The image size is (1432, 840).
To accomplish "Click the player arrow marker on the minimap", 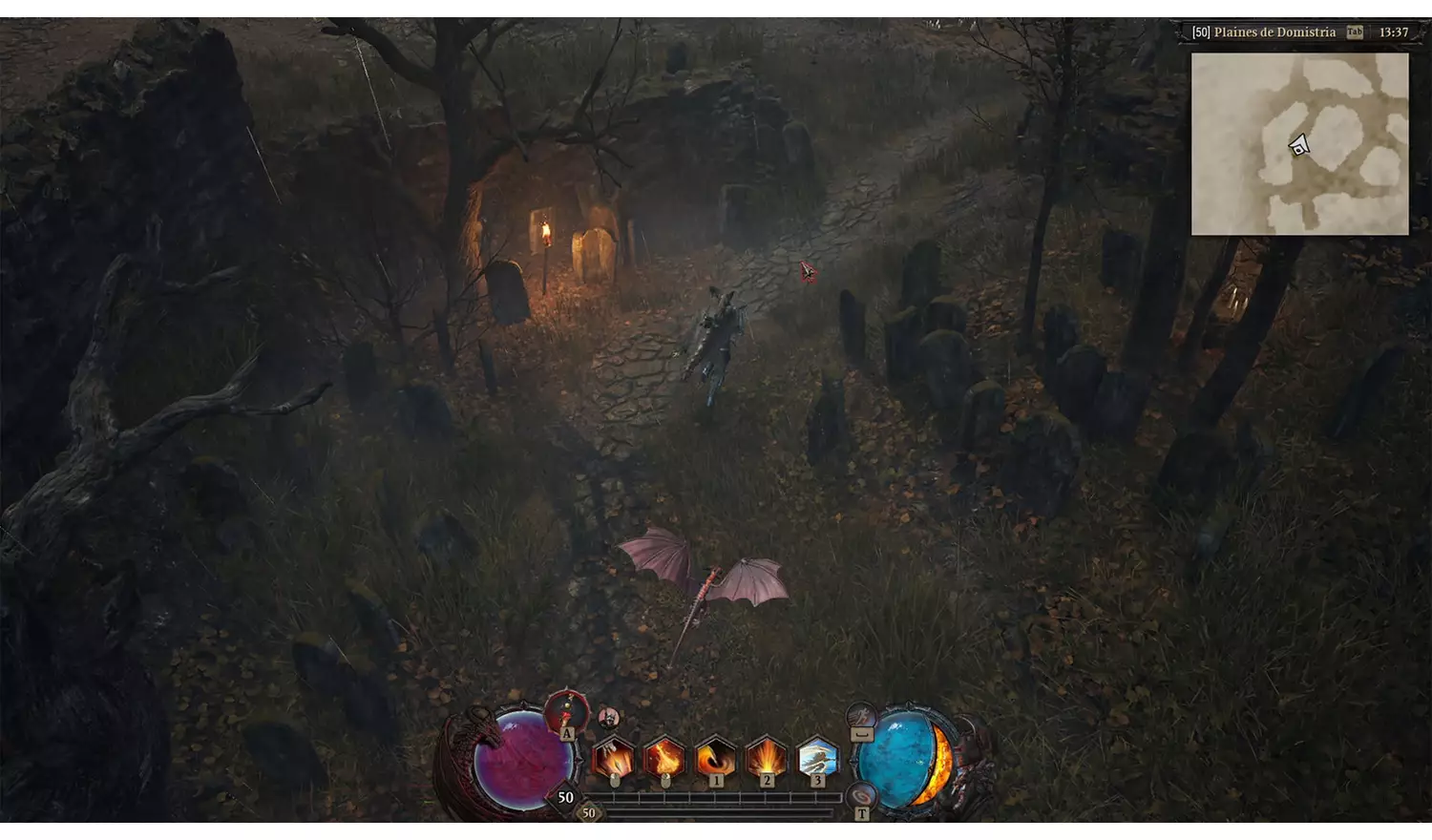I will (1298, 145).
